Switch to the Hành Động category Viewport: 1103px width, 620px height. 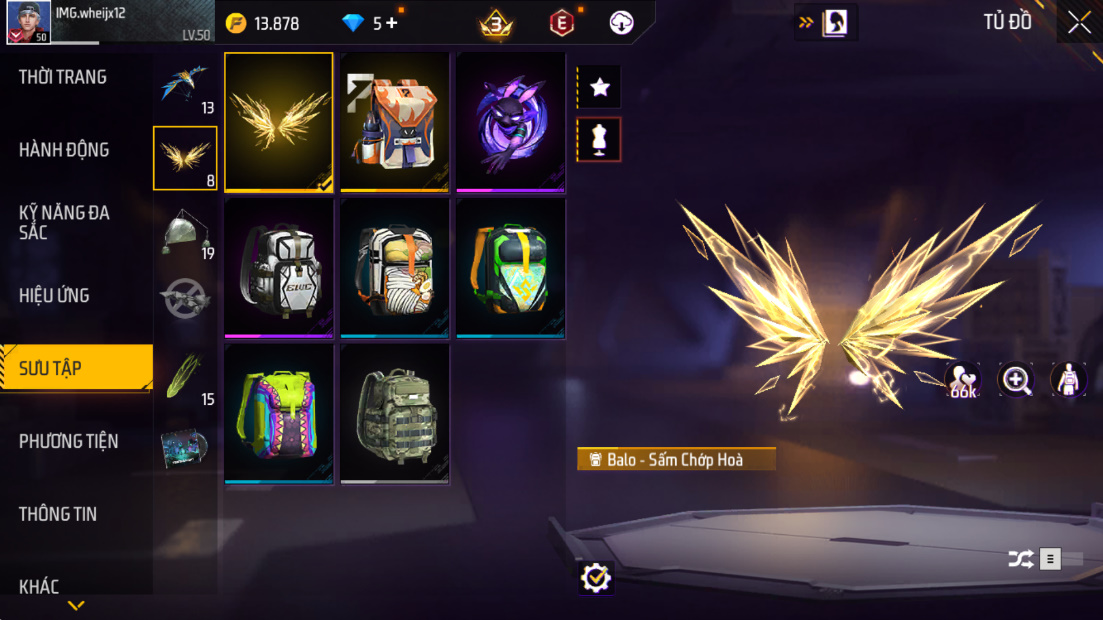click(64, 150)
